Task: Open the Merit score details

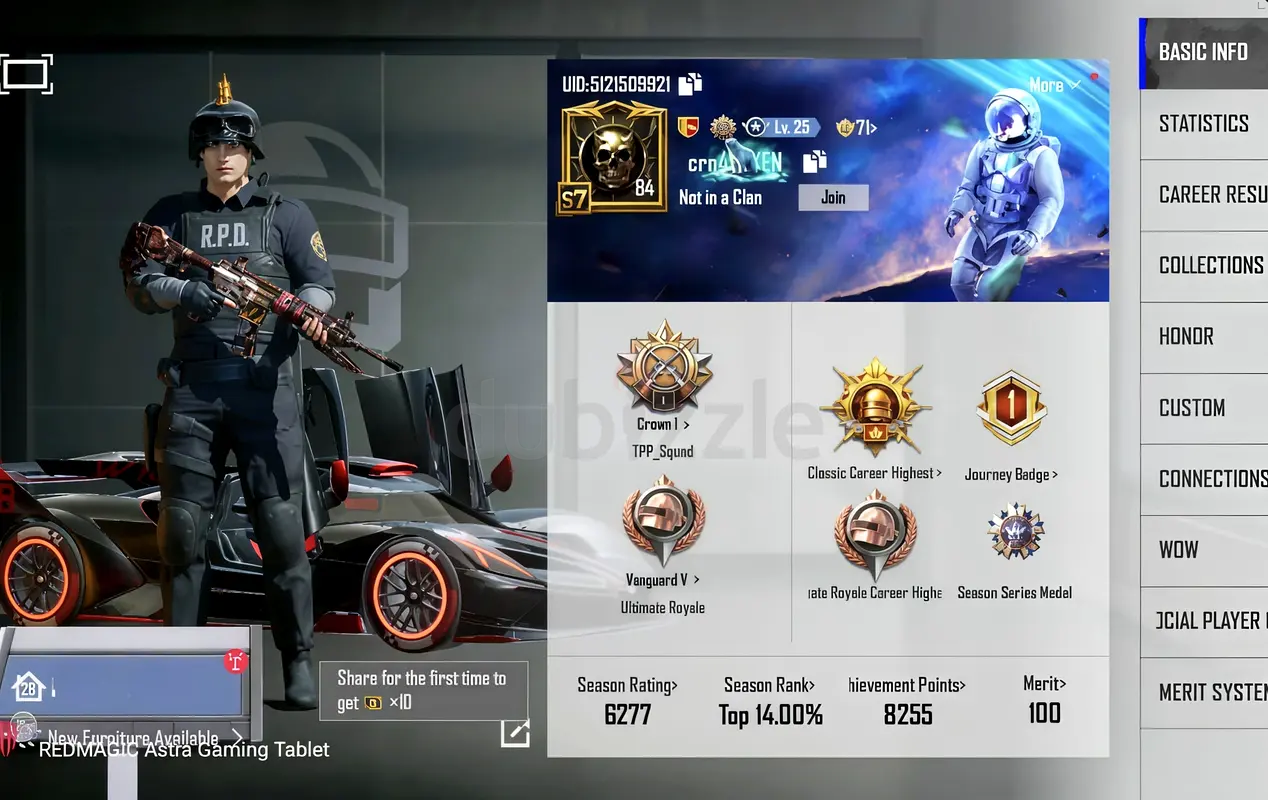Action: (1044, 700)
